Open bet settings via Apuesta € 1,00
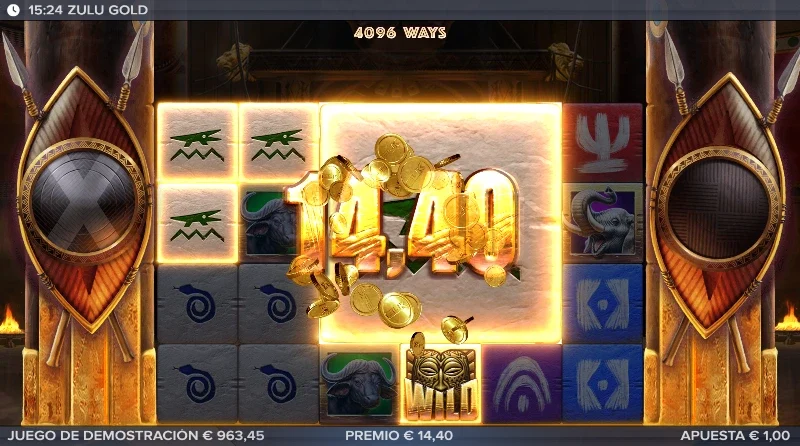 tap(736, 436)
